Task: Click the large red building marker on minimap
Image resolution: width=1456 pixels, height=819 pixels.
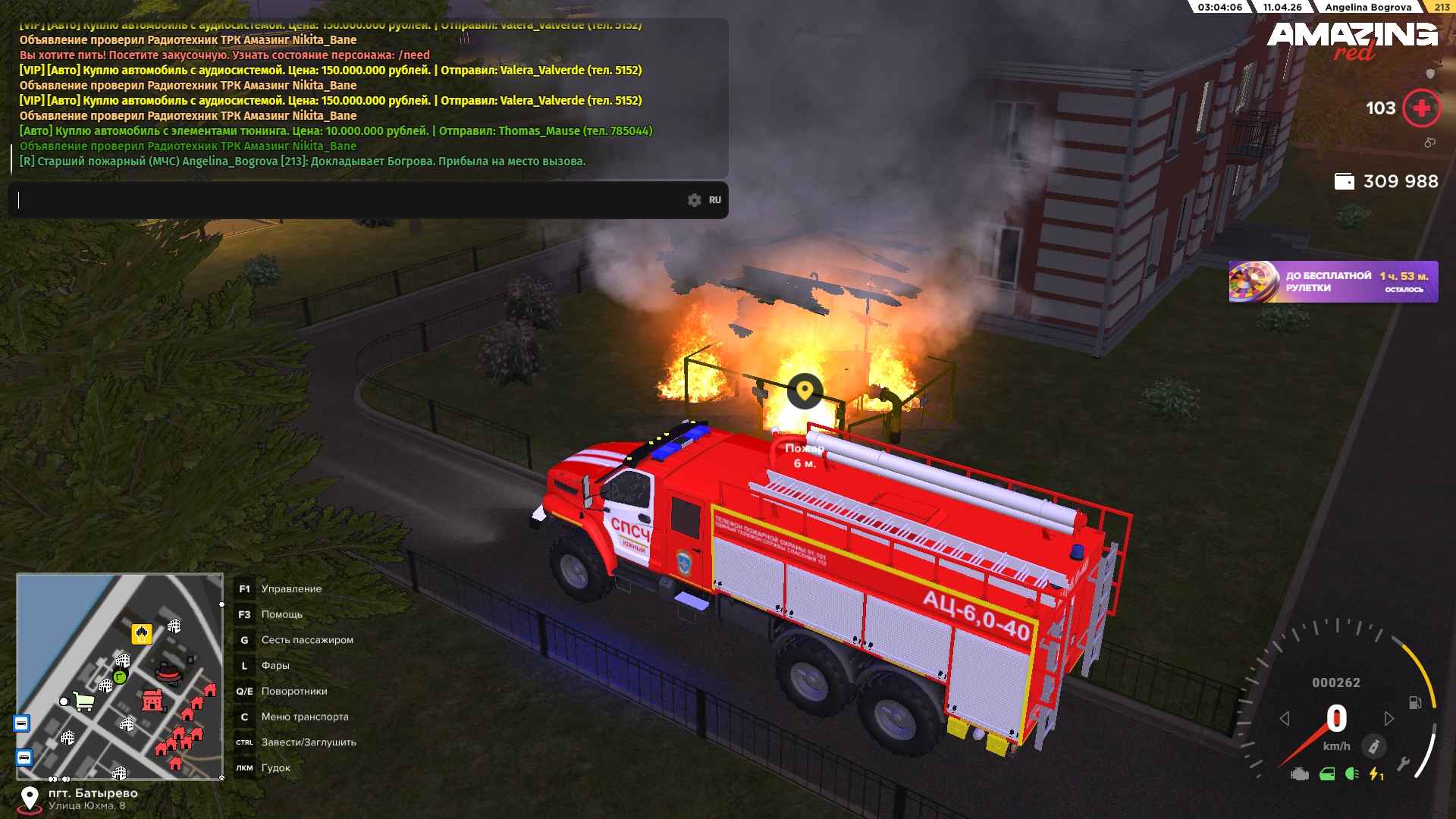Action: tap(153, 701)
